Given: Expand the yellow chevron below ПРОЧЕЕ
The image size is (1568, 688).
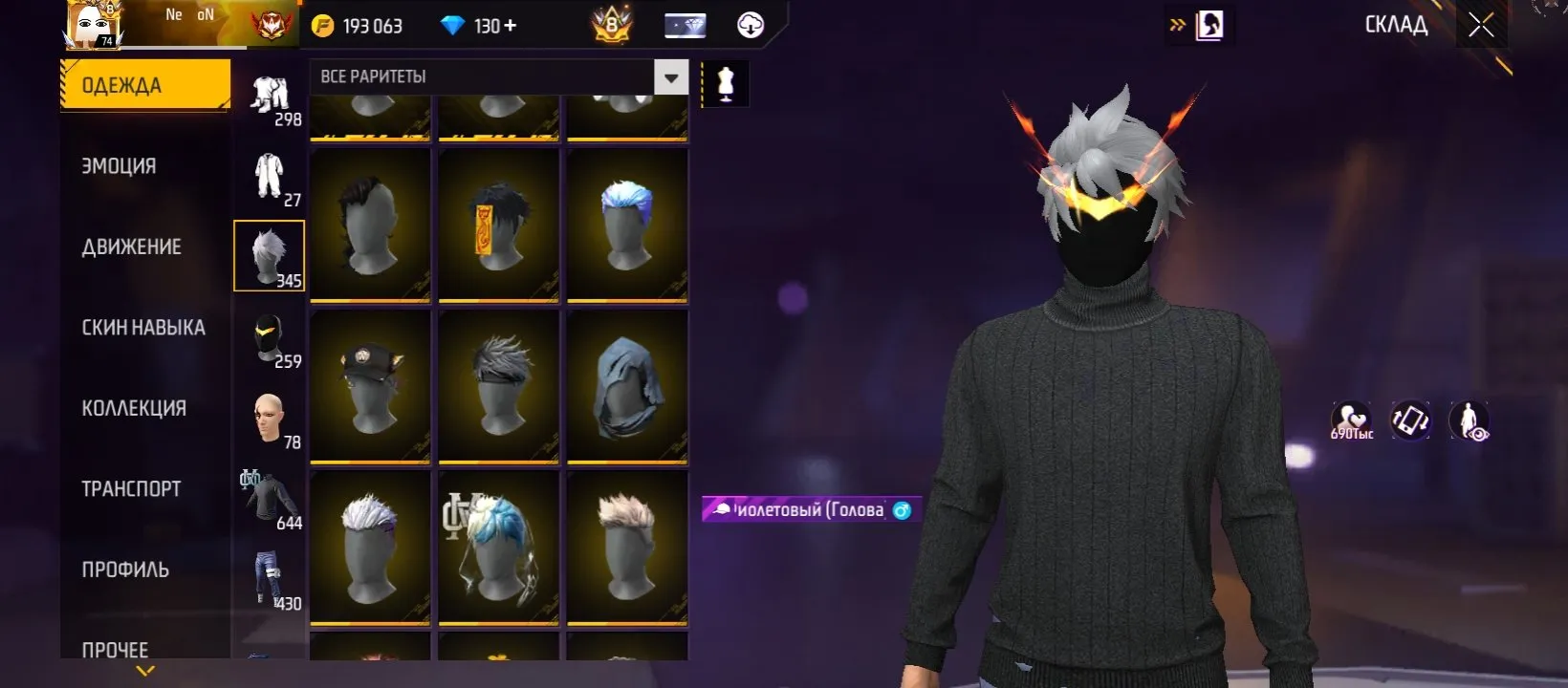Looking at the screenshot, I should point(143,672).
